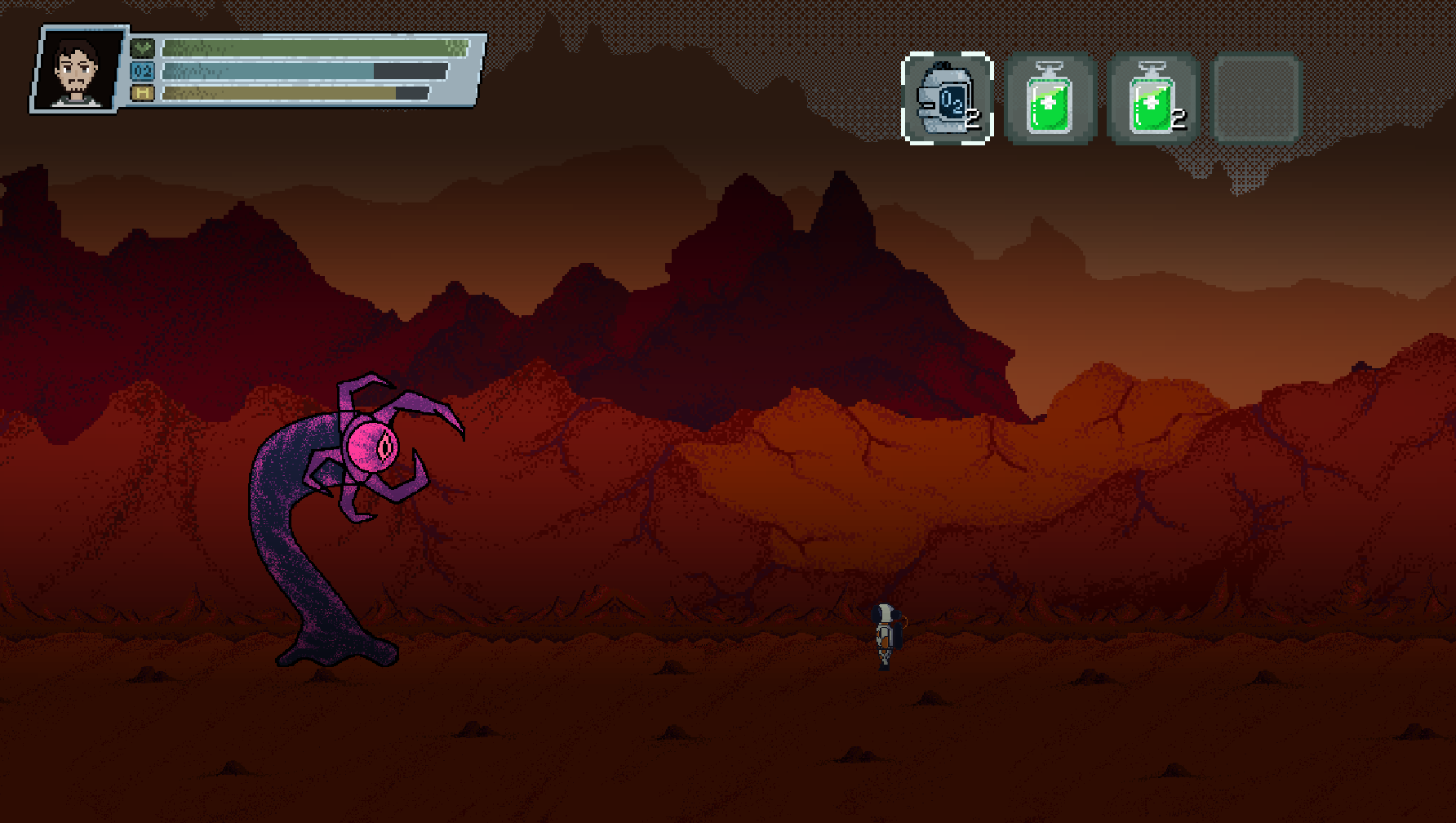The height and width of the screenshot is (823, 1456).
Task: Select the empty item slot
Action: [x=1256, y=99]
